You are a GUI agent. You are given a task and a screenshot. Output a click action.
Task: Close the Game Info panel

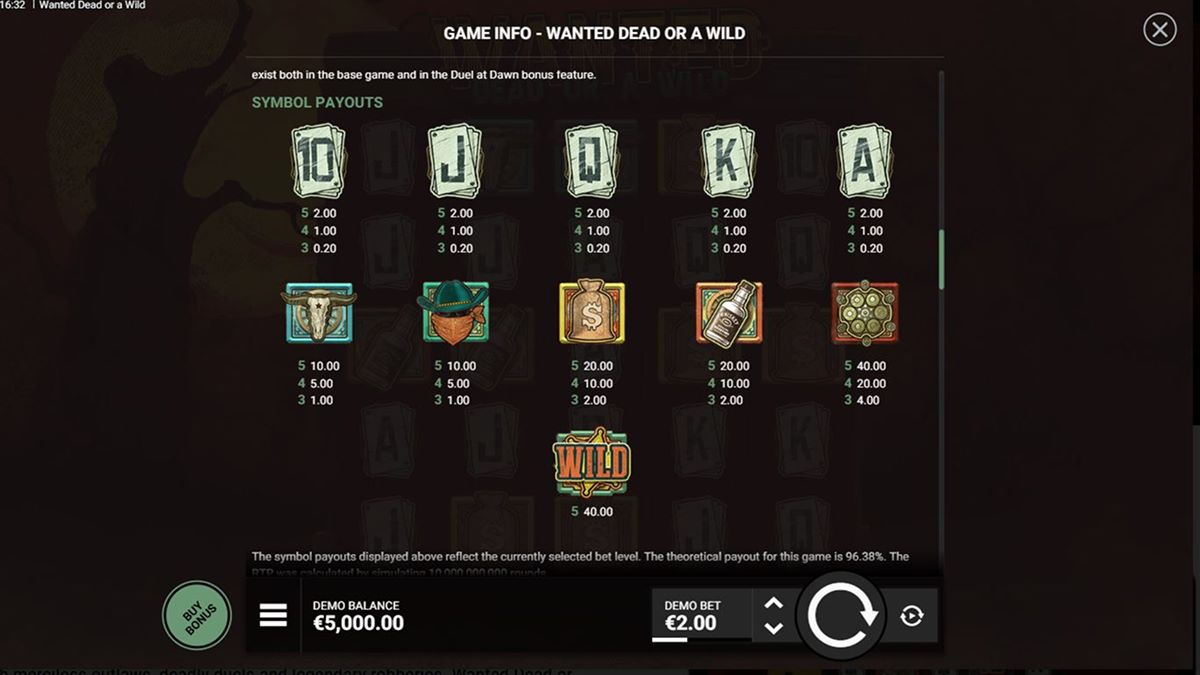point(1159,30)
